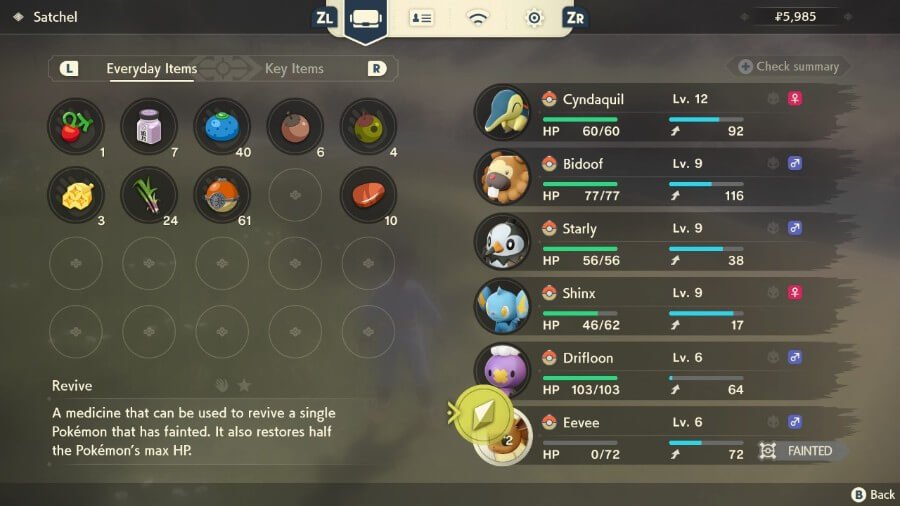Switch to the Key Items tab
900x506 pixels.
pos(294,69)
